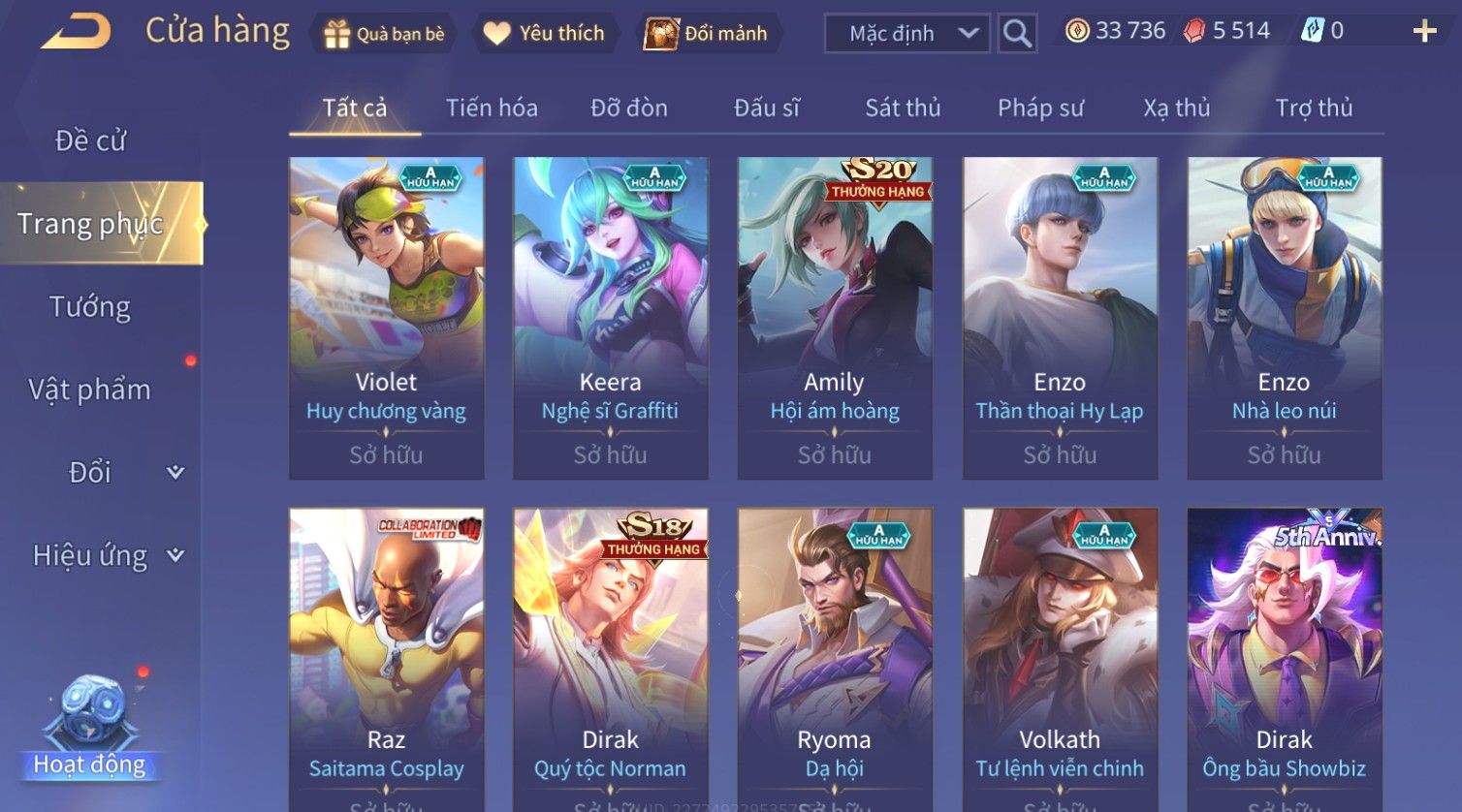Select the Pháp sư tab
The height and width of the screenshot is (812, 1462).
pos(1040,108)
